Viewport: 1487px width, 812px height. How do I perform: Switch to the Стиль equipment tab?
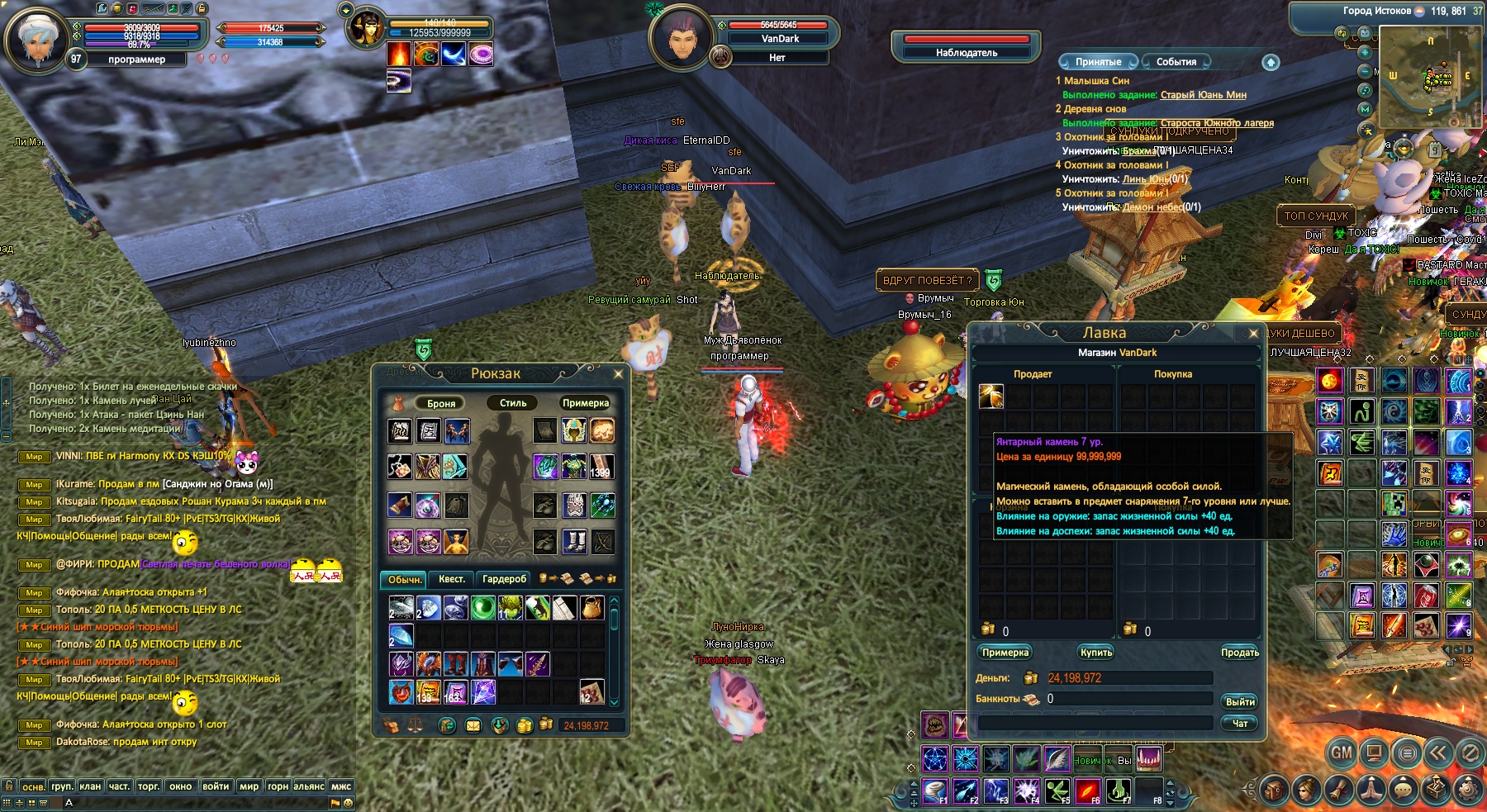tap(512, 403)
